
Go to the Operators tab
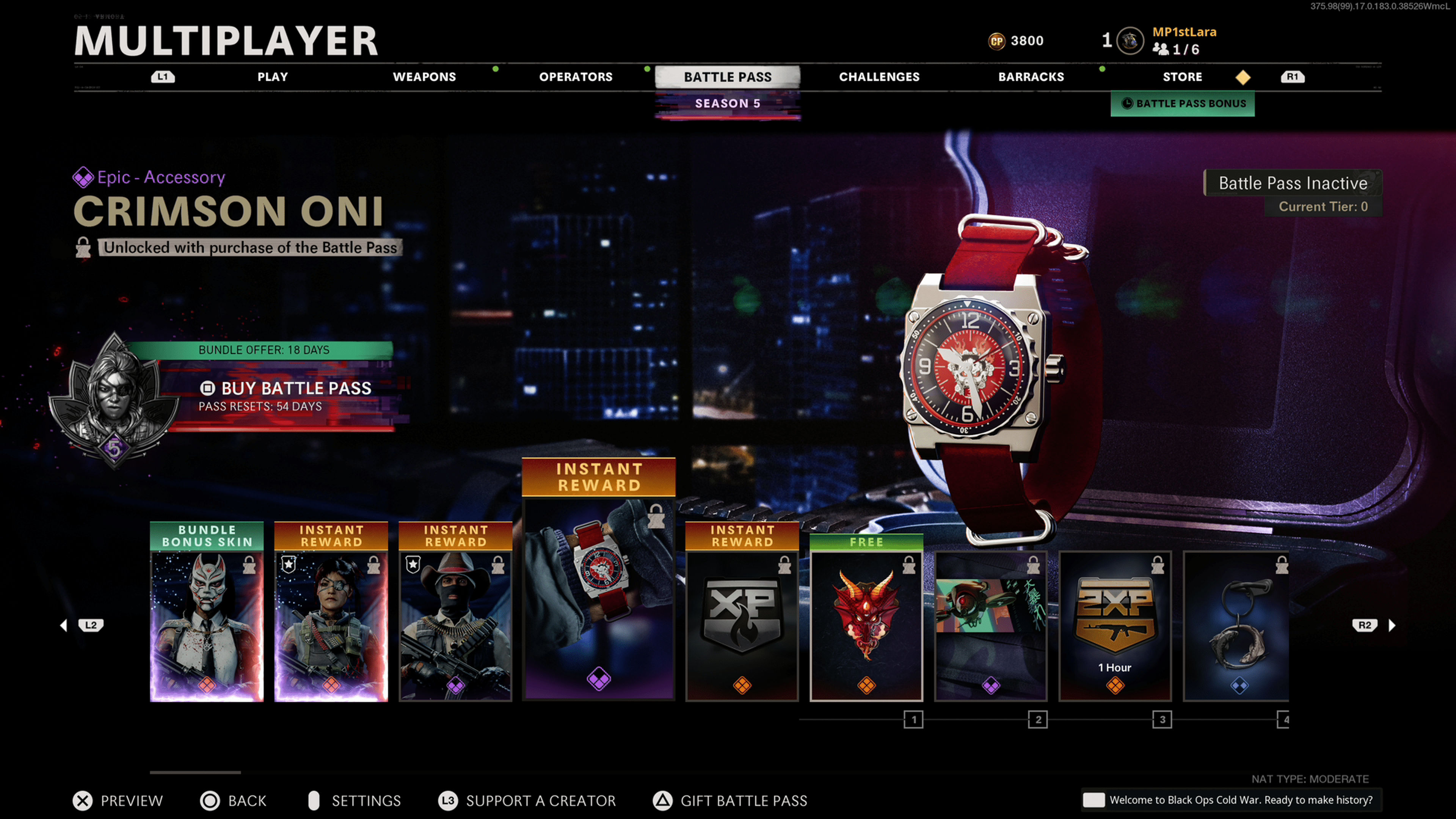pyautogui.click(x=576, y=77)
